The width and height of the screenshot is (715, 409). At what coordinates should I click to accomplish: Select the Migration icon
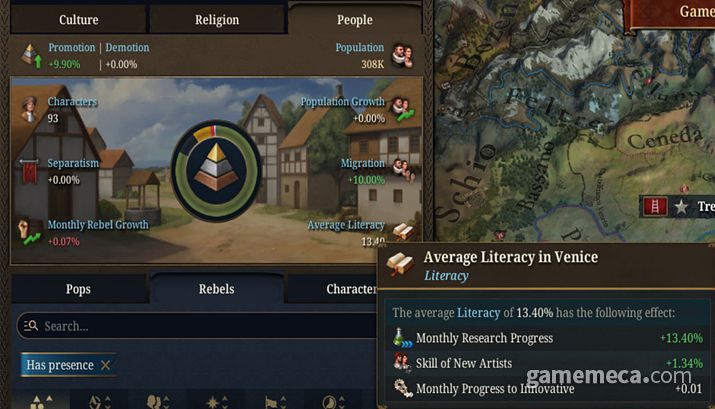point(402,170)
